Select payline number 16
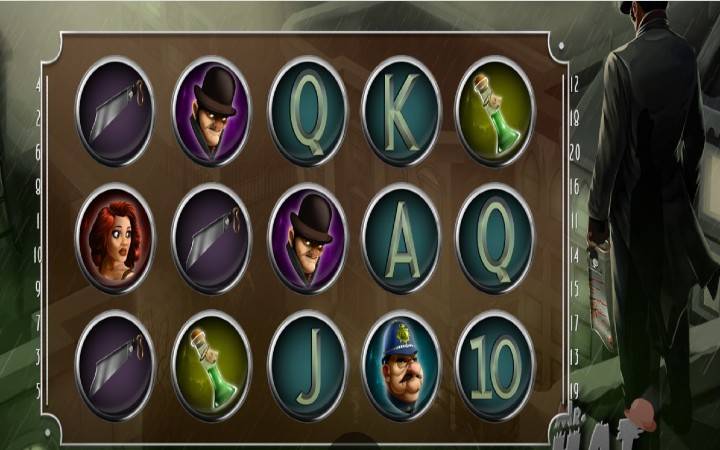The width and height of the screenshot is (720, 450). [x=575, y=186]
